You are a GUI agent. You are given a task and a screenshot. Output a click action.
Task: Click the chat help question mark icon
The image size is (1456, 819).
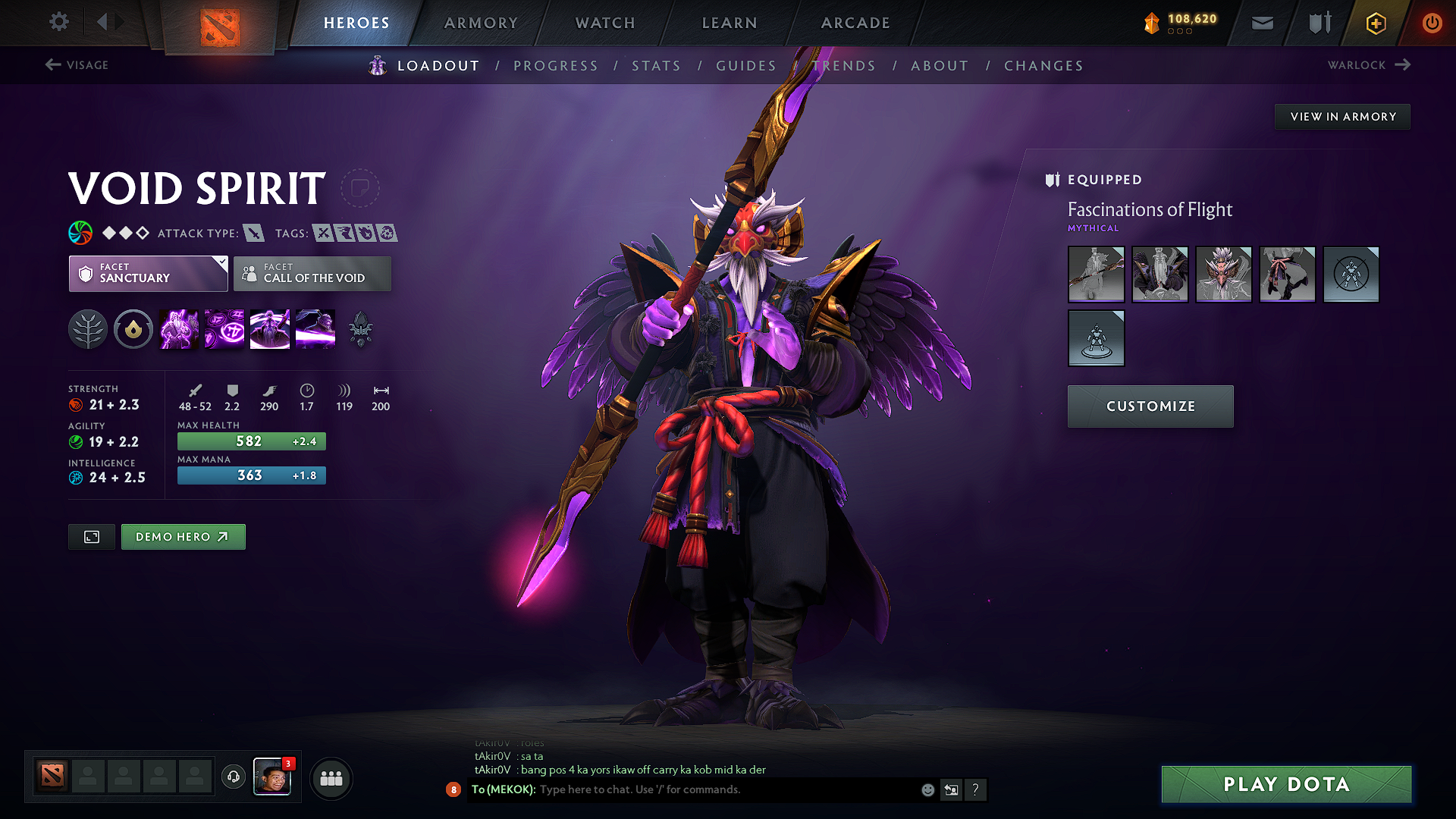click(x=976, y=789)
